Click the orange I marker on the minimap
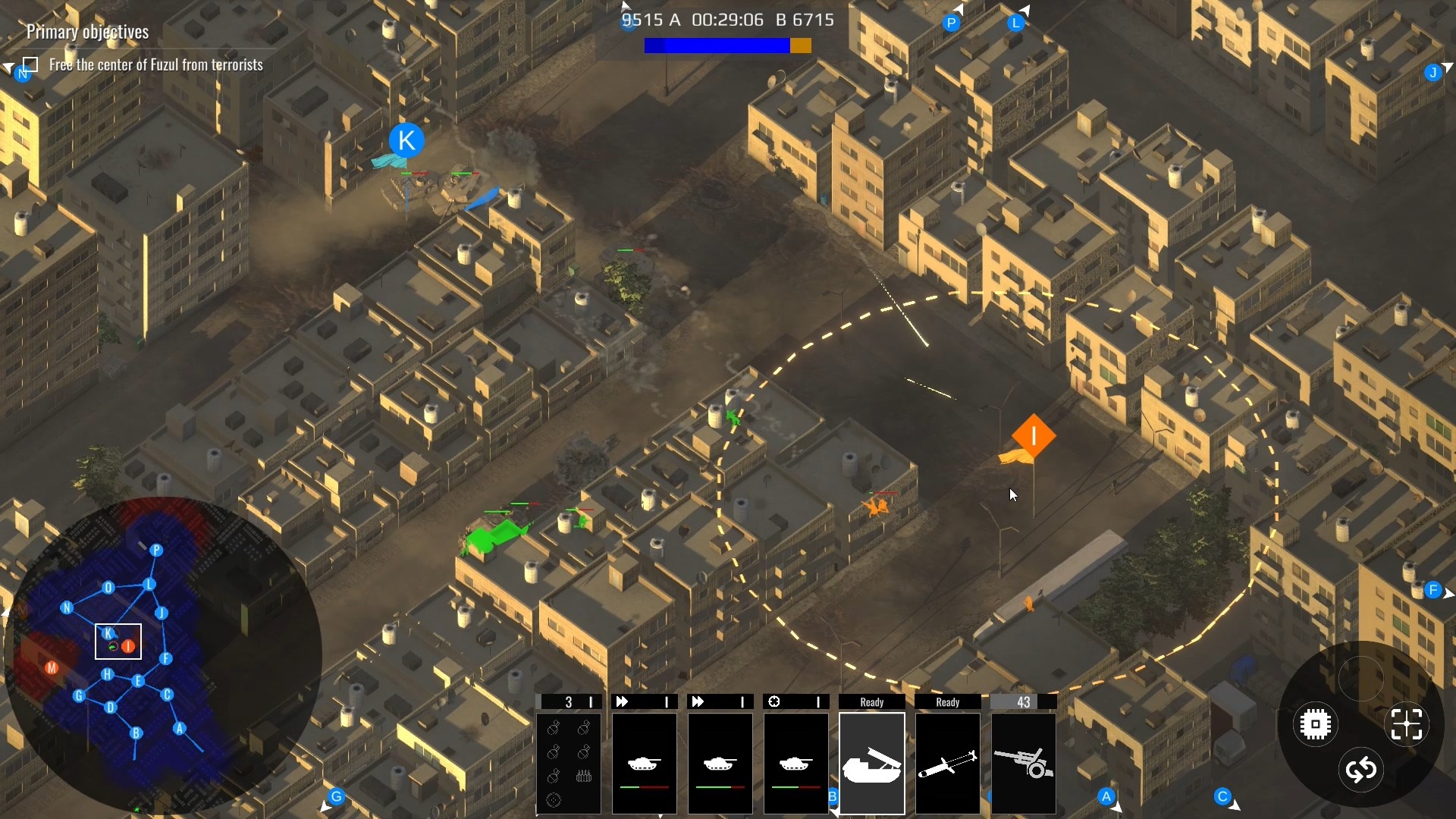 coord(129,646)
